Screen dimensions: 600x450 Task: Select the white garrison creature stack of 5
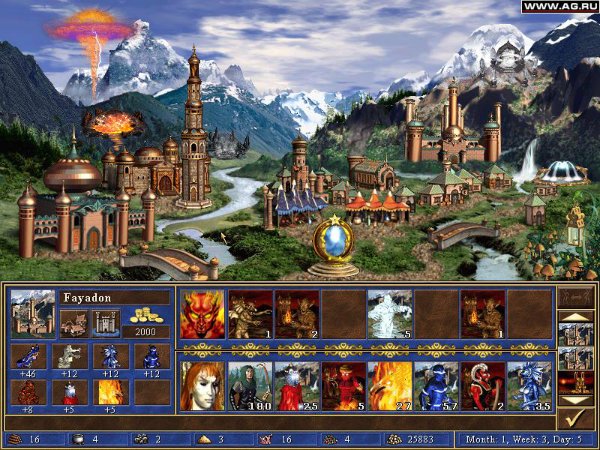389,314
